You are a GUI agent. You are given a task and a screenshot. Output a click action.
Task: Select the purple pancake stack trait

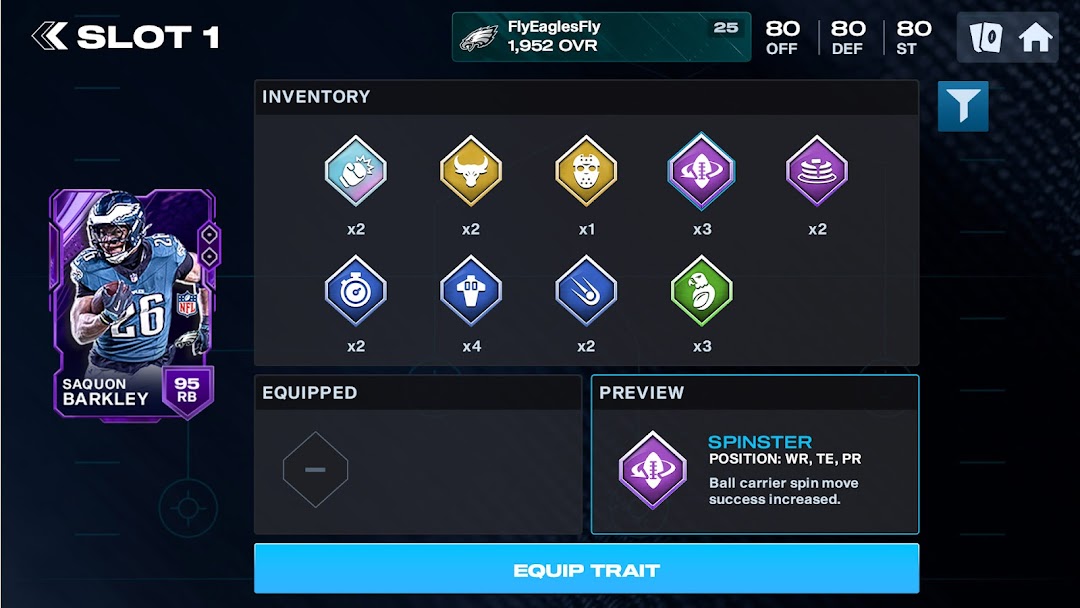817,171
